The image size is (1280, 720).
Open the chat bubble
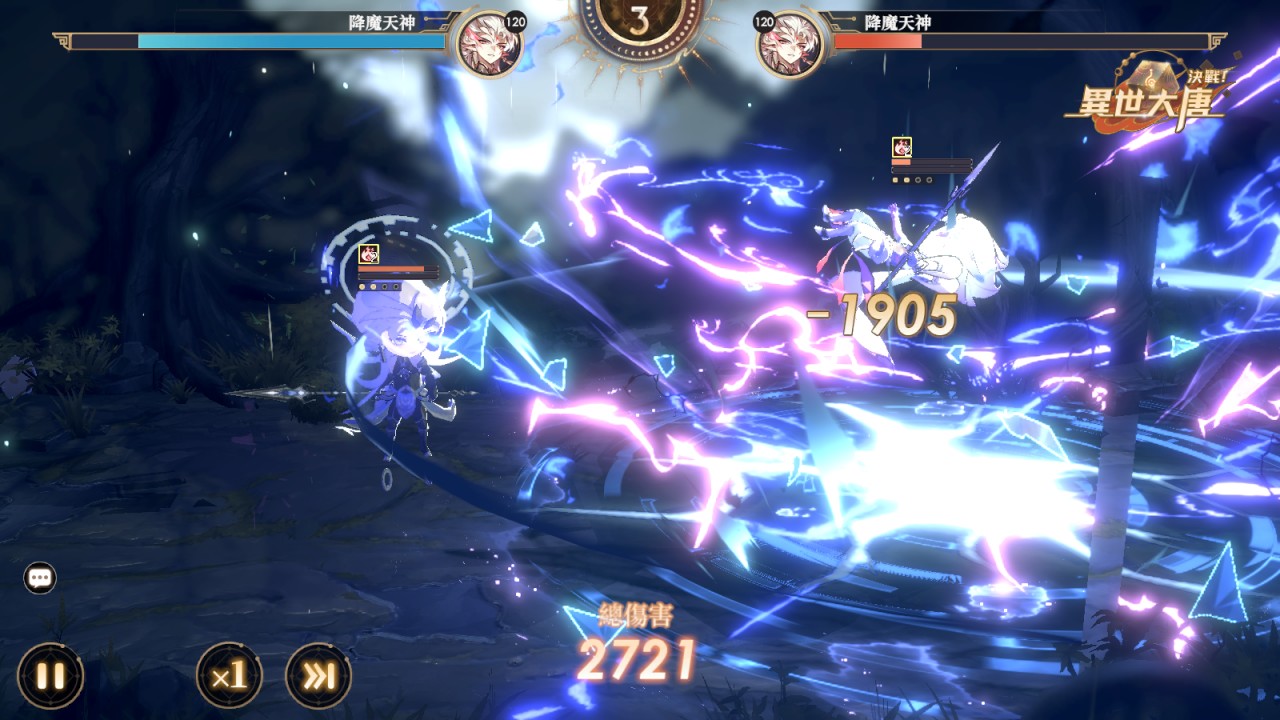point(40,578)
